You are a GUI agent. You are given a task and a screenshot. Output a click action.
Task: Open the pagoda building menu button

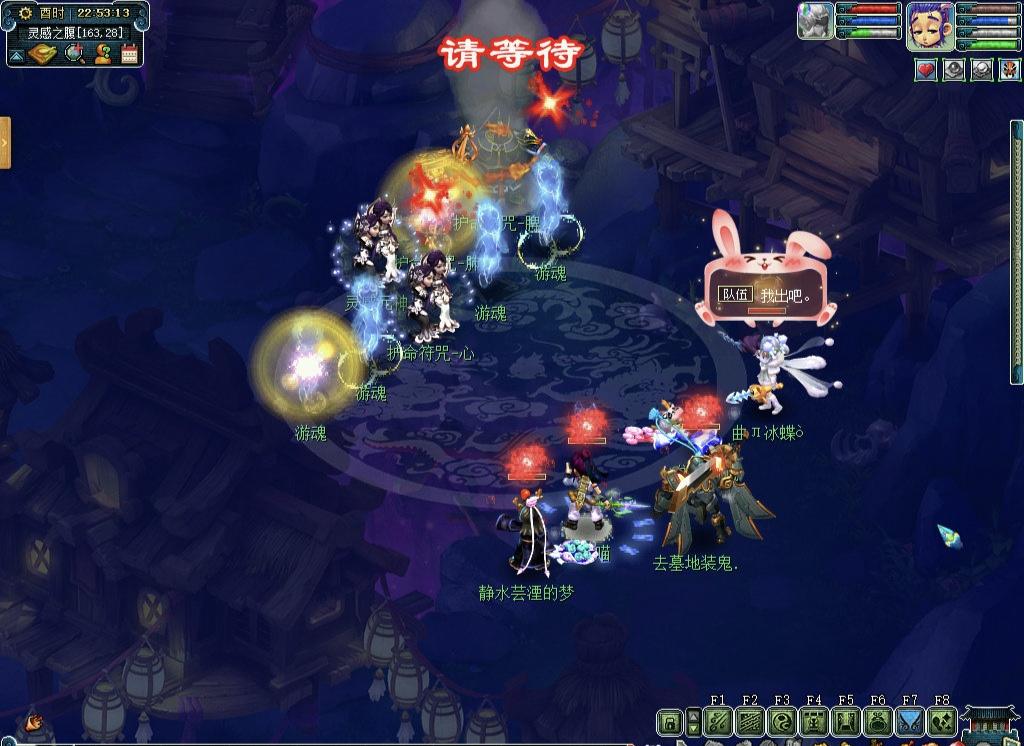point(992,724)
